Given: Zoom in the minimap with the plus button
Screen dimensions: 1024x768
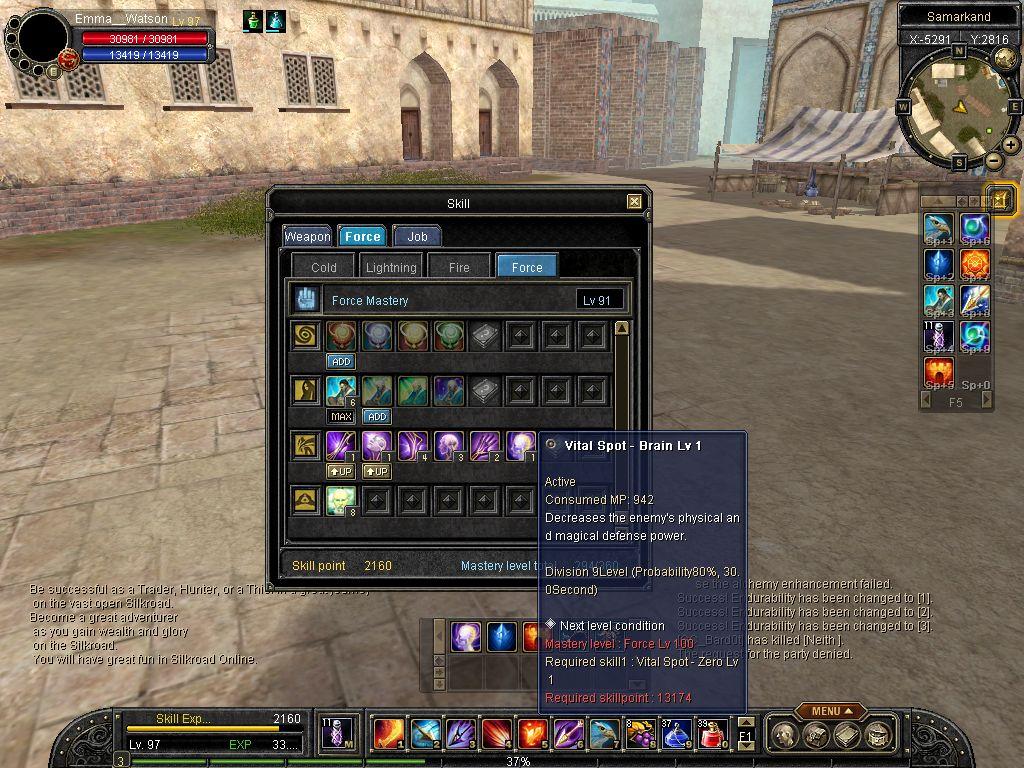Looking at the screenshot, I should [x=1011, y=145].
